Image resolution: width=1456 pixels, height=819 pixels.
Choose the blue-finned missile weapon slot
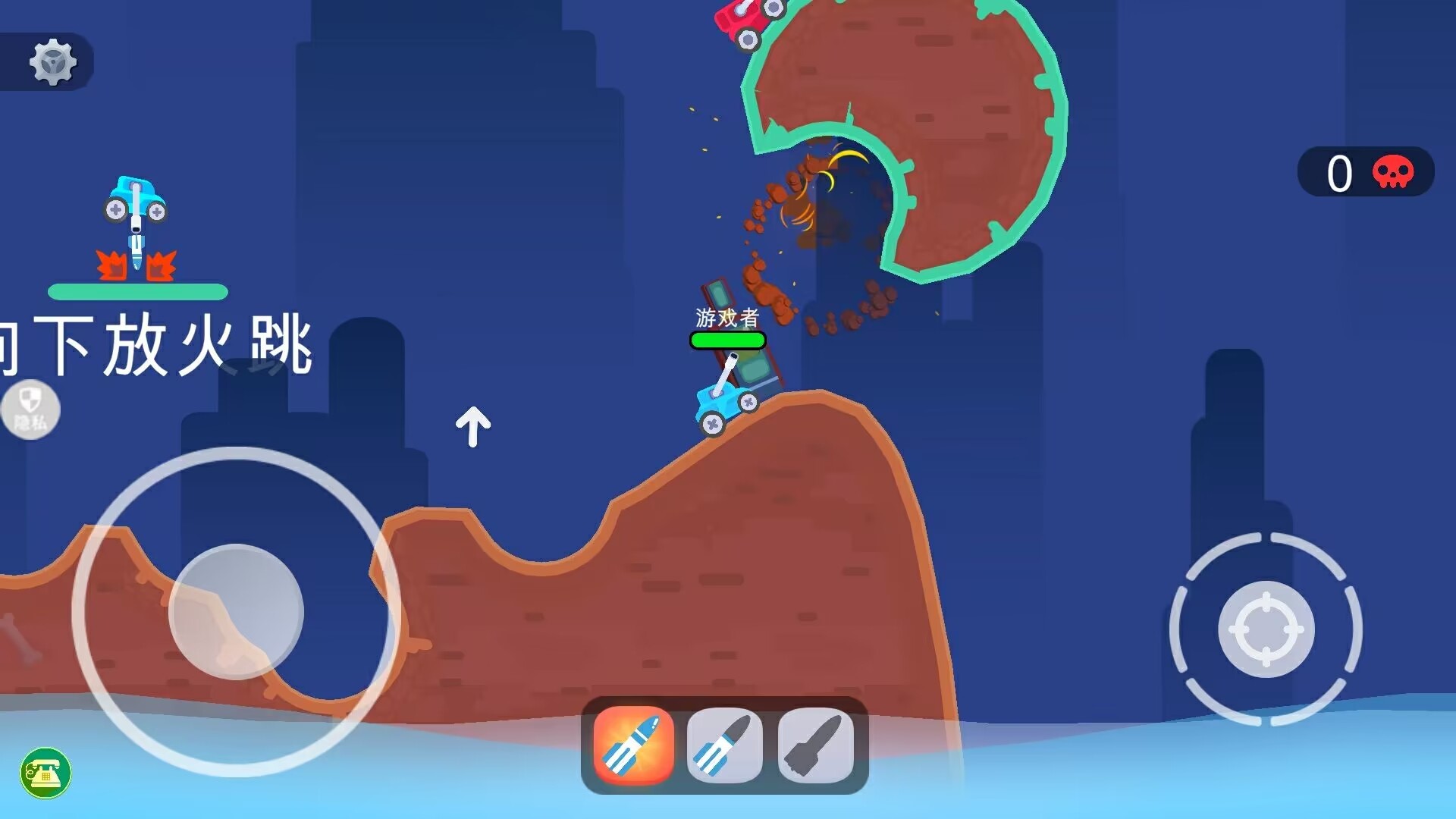(724, 745)
